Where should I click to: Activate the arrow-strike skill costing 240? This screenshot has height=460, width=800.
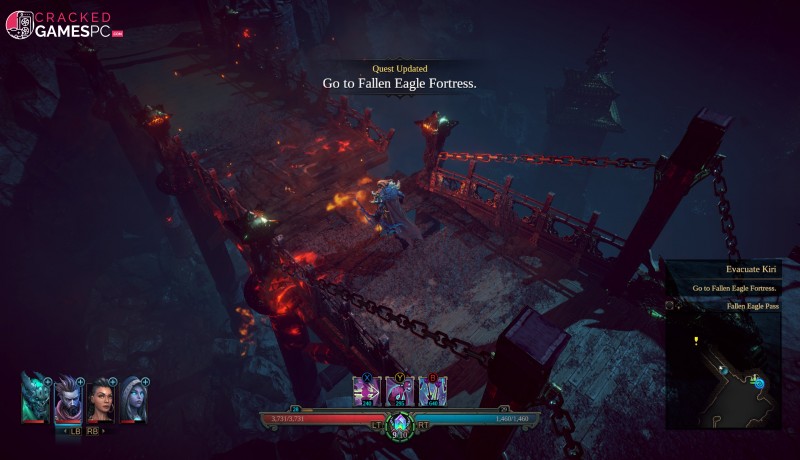click(x=368, y=391)
